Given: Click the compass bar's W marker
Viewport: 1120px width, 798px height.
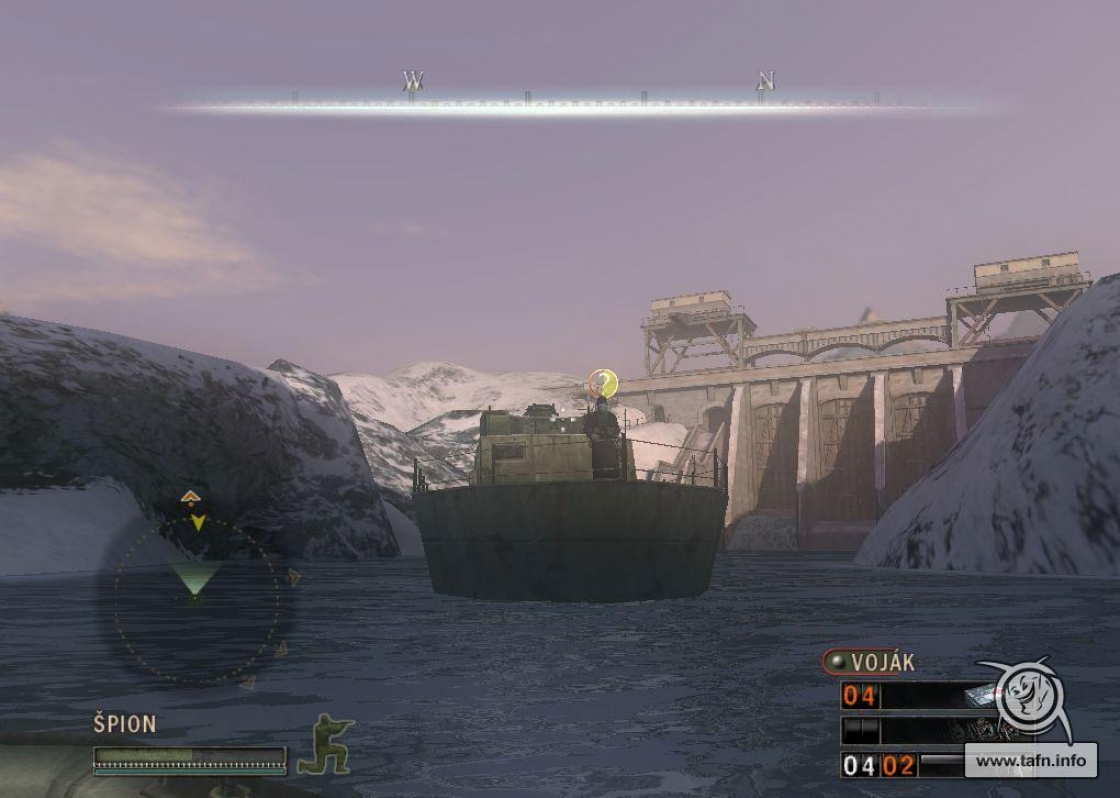Looking at the screenshot, I should (x=412, y=80).
